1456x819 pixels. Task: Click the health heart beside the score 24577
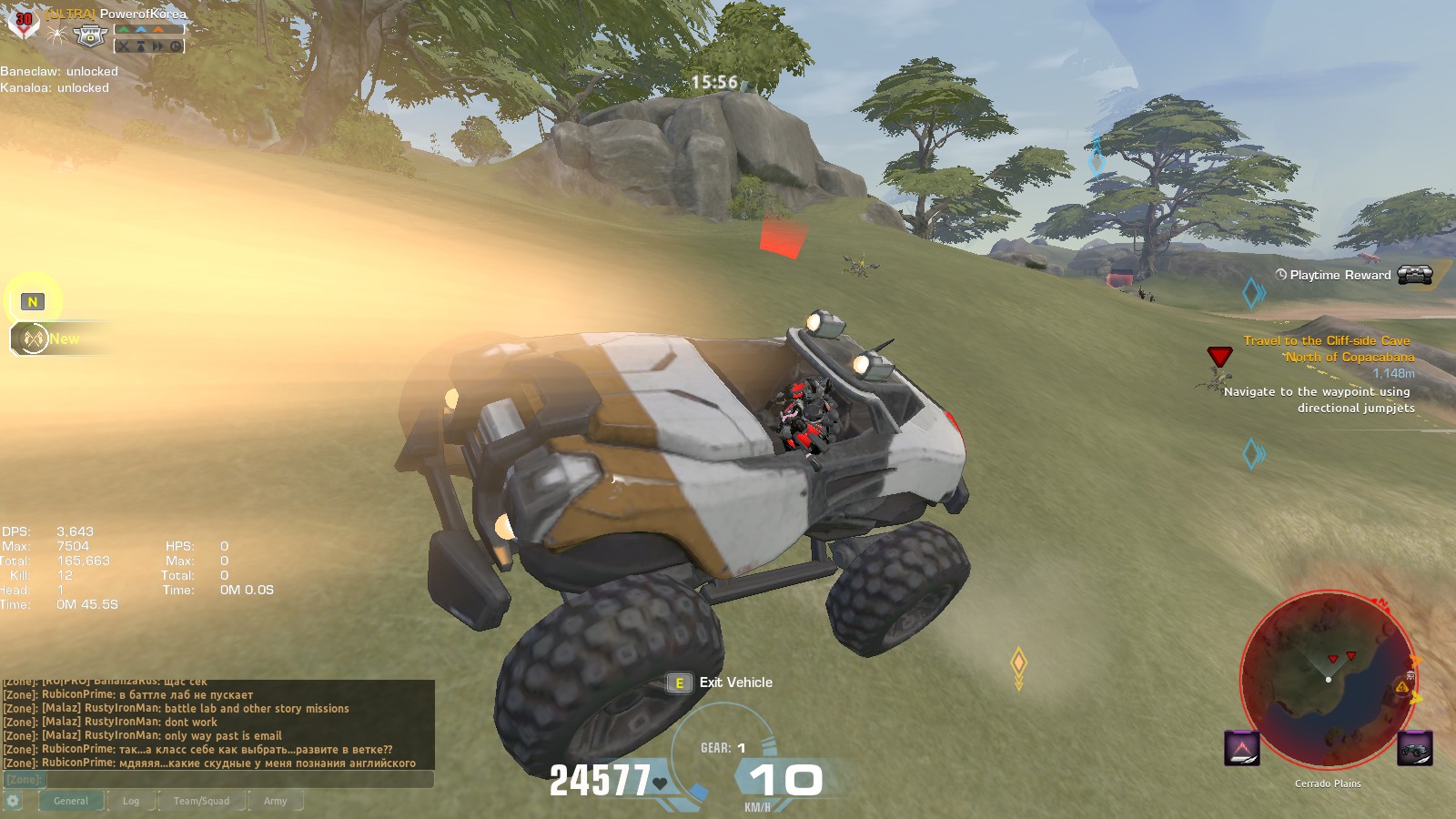coord(657,781)
